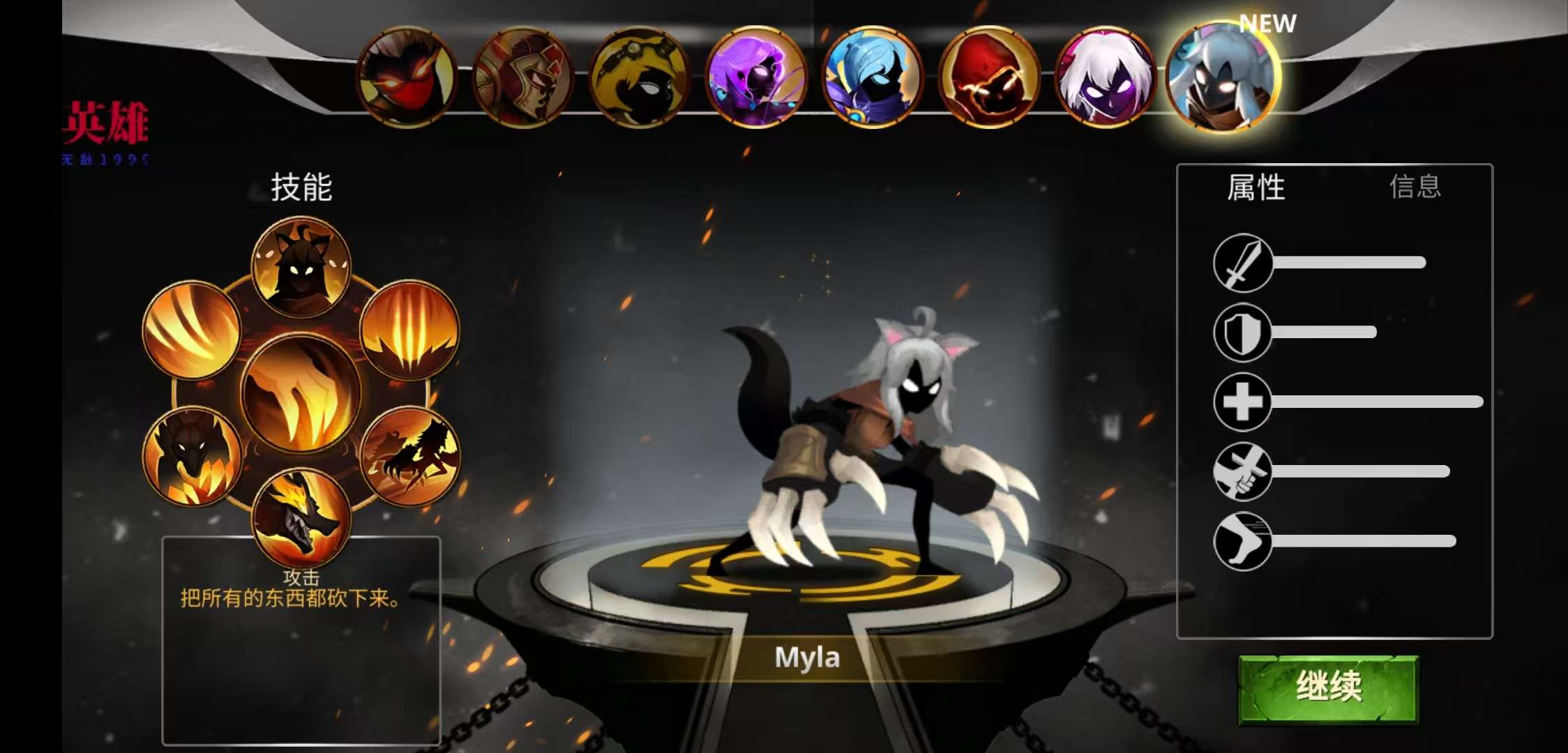The image size is (1568, 753).
Task: Select the yellow goggles hero portrait
Action: pos(639,78)
